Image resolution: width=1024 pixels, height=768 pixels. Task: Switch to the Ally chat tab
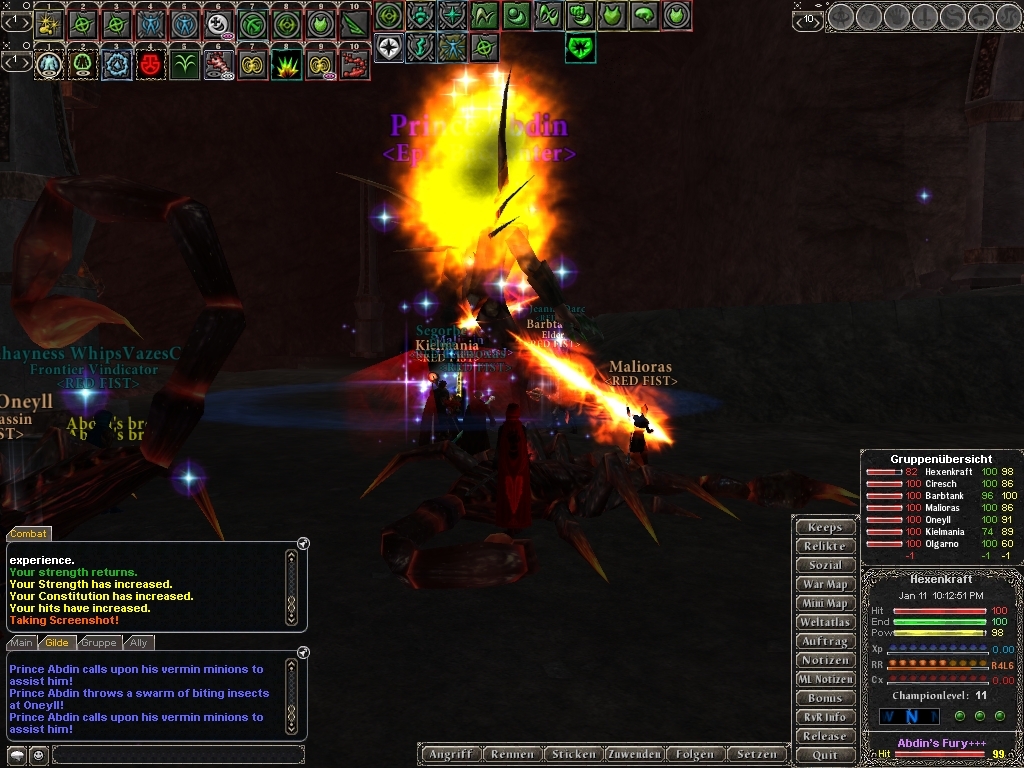point(139,643)
